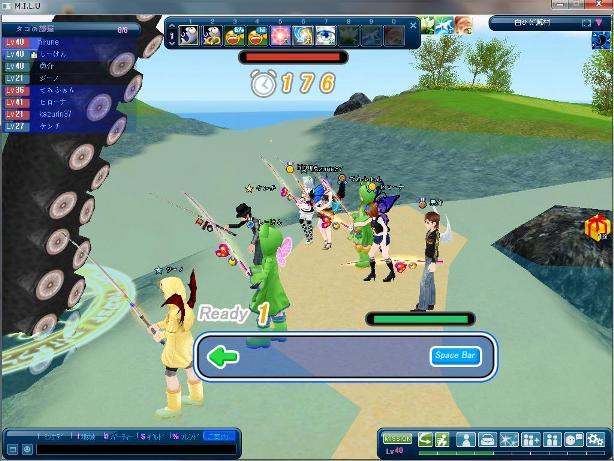Image resolution: width=614 pixels, height=461 pixels.
Task: Select the level 41 party member row
Action: click(x=60, y=103)
